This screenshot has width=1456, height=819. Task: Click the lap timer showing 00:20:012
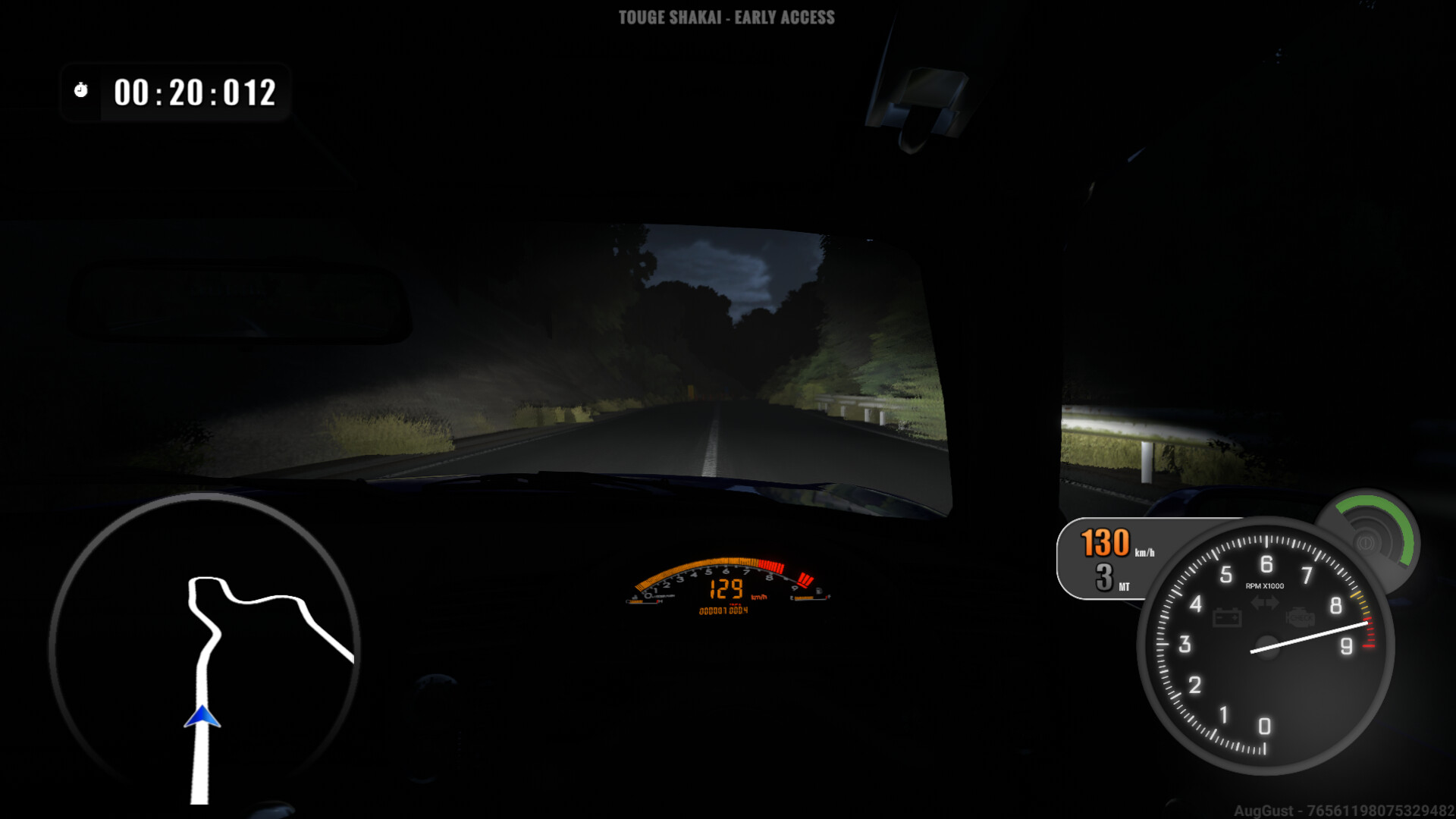(194, 93)
